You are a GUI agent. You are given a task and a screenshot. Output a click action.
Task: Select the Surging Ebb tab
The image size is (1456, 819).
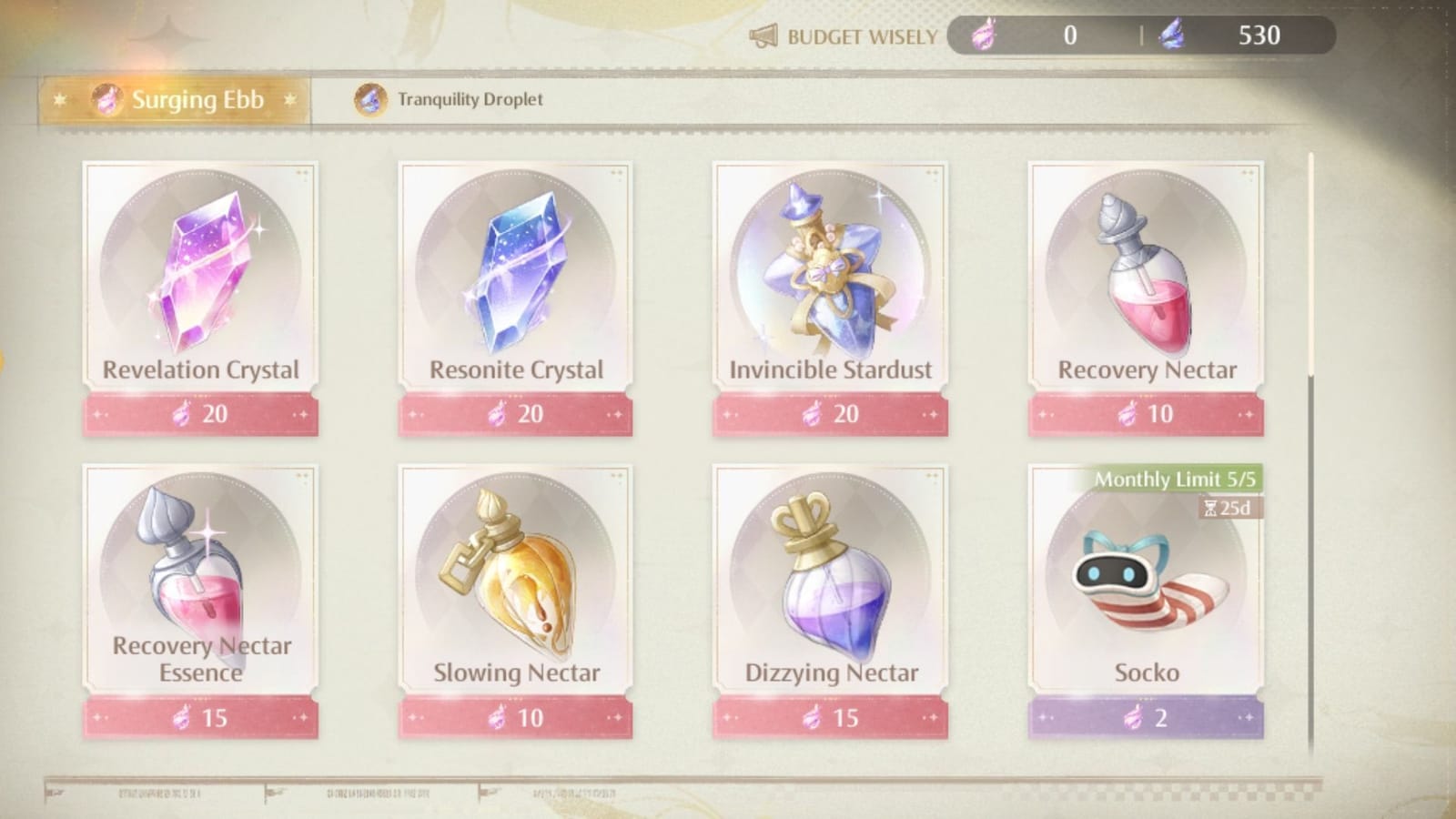coord(182,100)
